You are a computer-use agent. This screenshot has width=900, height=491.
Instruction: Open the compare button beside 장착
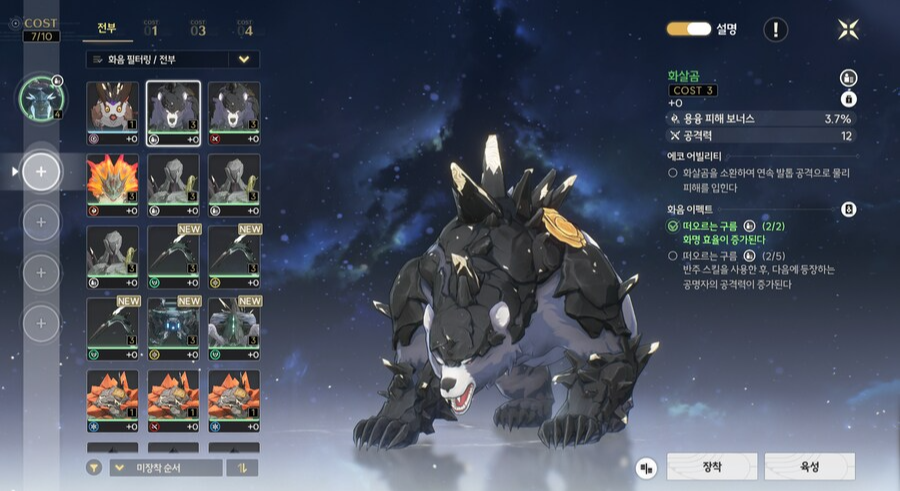pos(648,467)
